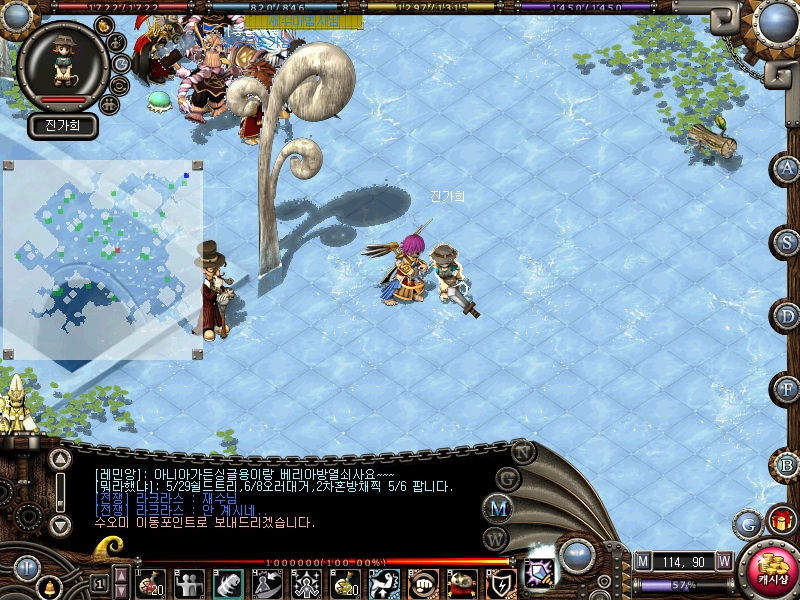Open the clock icon beside the portrait
Screen dimensions: 800x600
pos(121,63)
